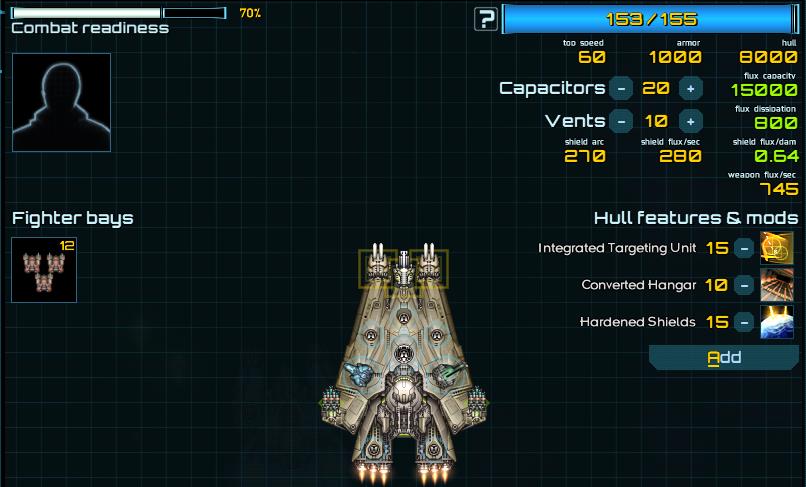Remove the Integrated Targeting Unit hullmod
The height and width of the screenshot is (487, 806).
click(x=744, y=248)
